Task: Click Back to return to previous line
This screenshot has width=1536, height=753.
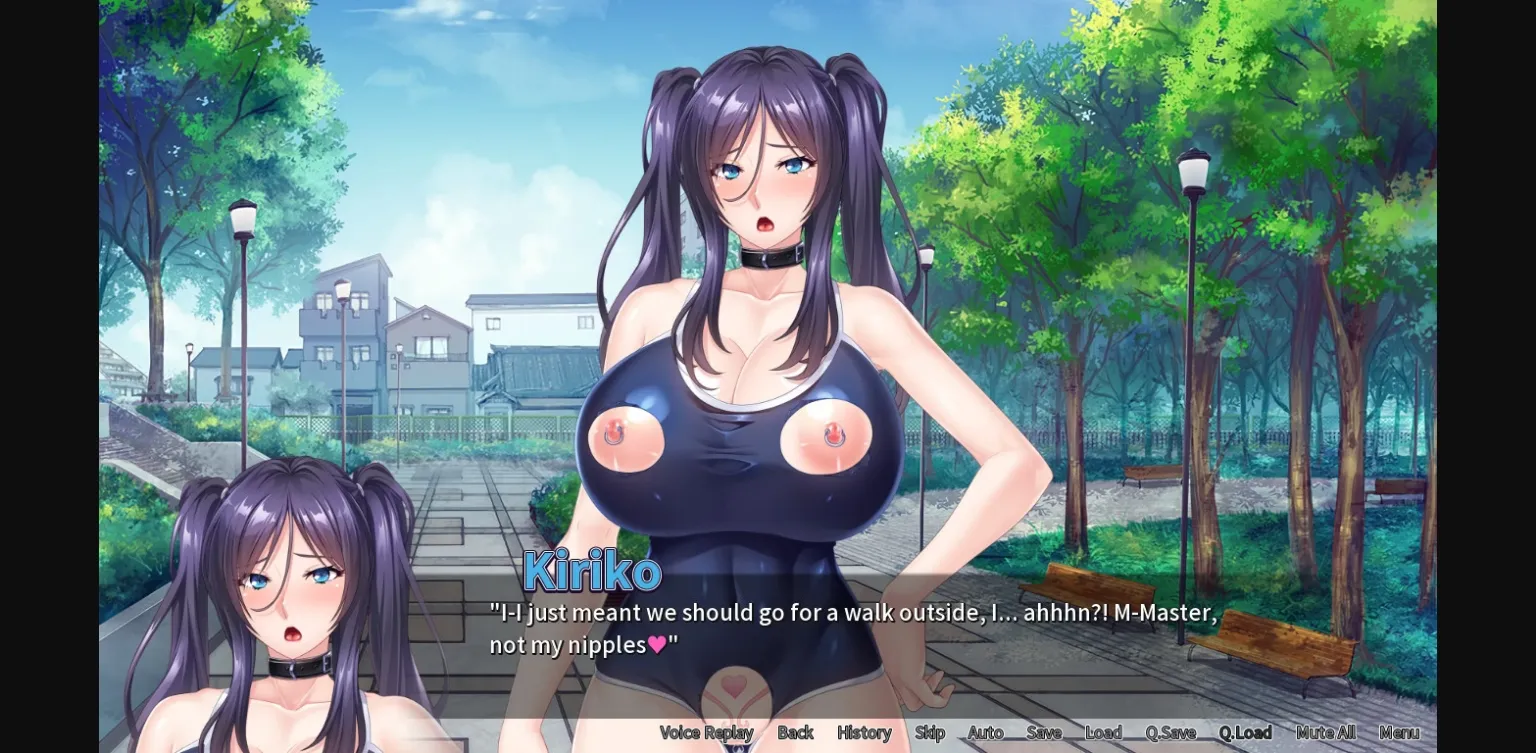Action: pyautogui.click(x=795, y=732)
